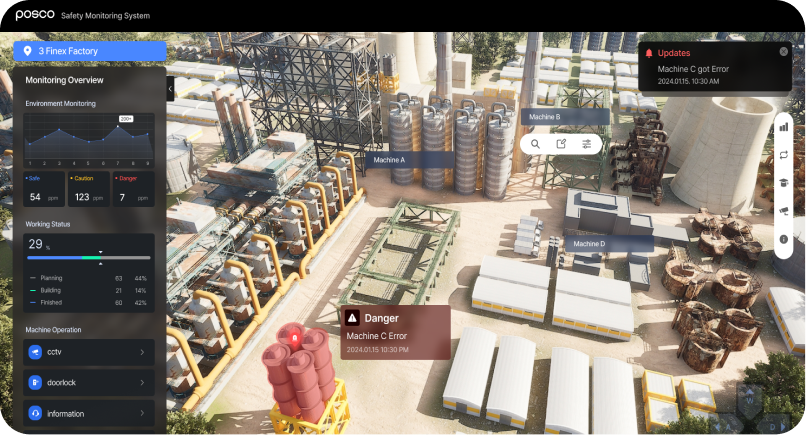Select the Machine B label
Screen dimensions: 806x435
(559, 117)
